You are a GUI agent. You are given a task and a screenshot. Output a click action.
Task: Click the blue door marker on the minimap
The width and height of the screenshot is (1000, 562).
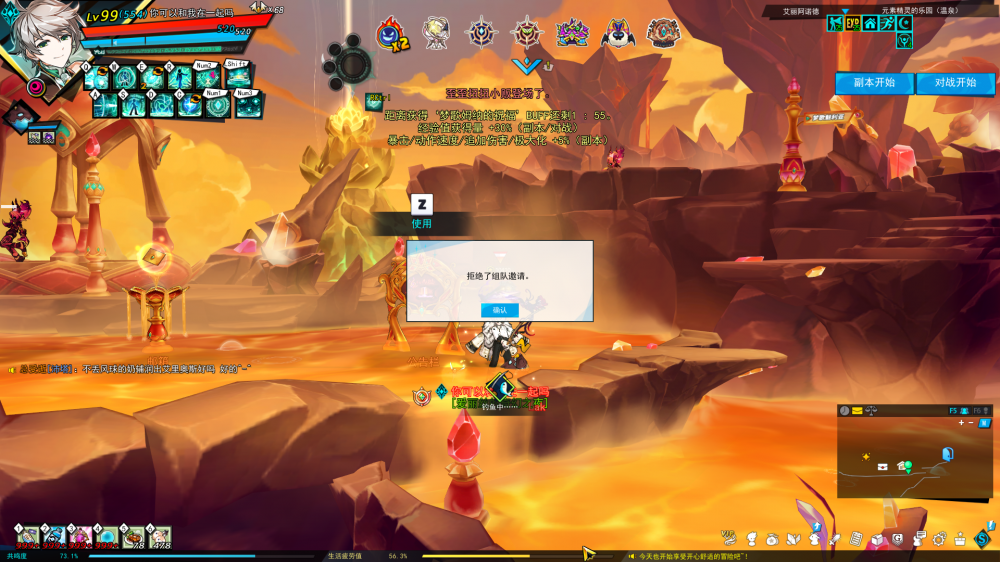(x=947, y=454)
